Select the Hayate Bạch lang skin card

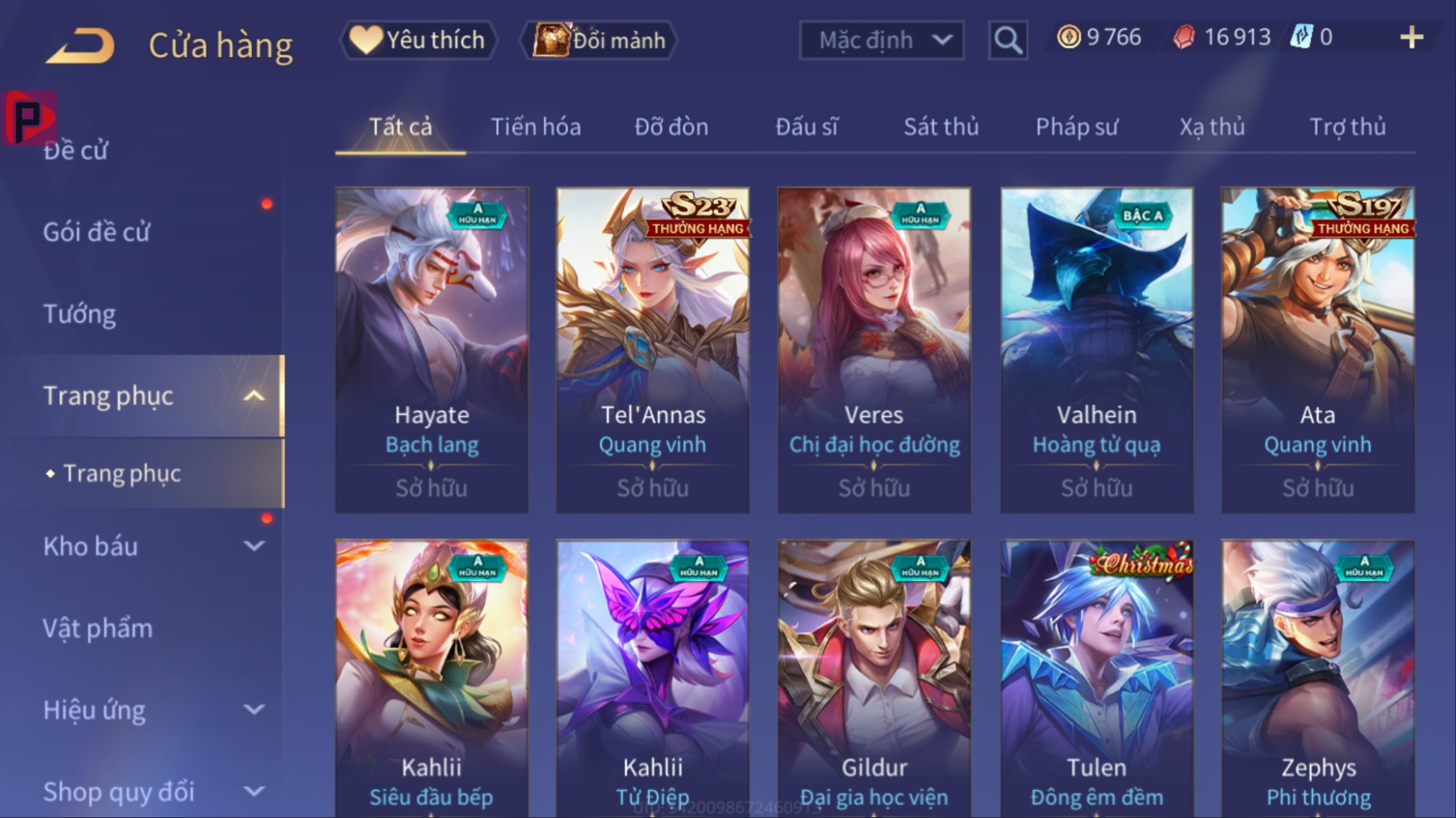click(431, 349)
